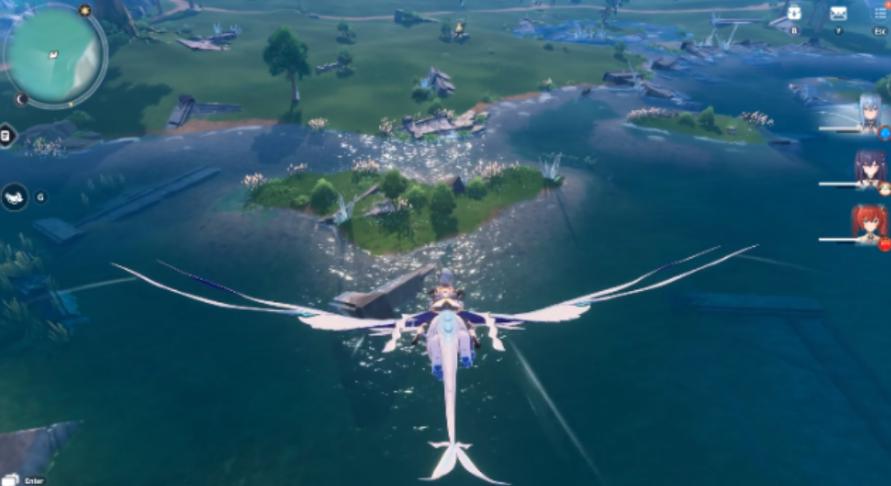Viewport: 891px width, 486px height.
Task: Switch to the red-haired party character
Action: [x=870, y=223]
